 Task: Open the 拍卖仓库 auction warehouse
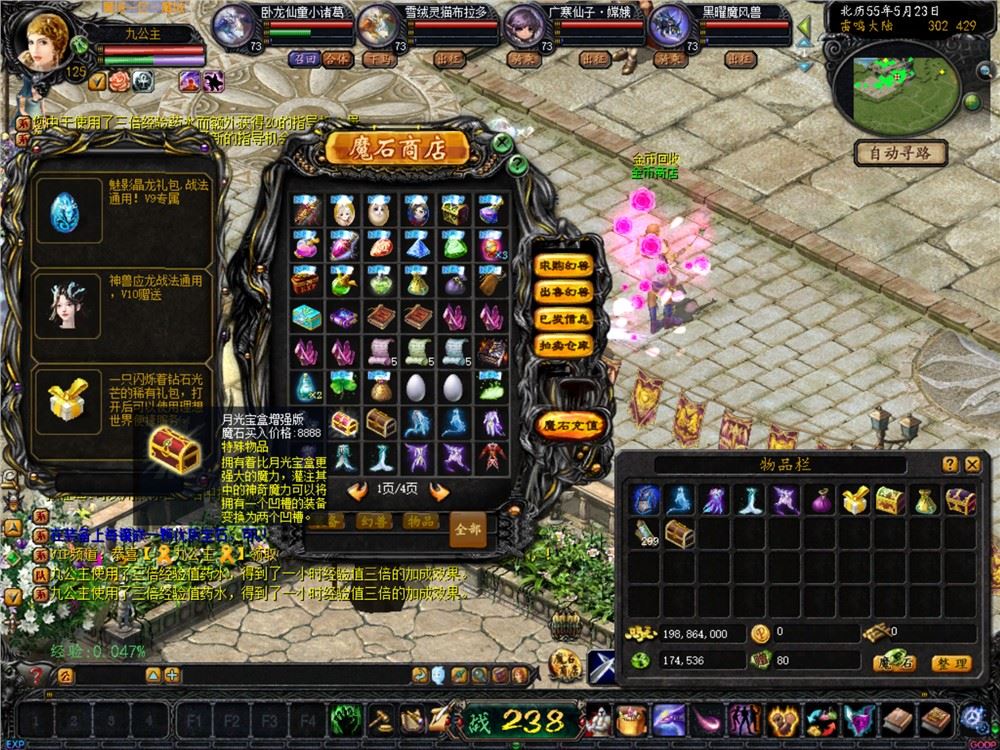click(x=564, y=344)
